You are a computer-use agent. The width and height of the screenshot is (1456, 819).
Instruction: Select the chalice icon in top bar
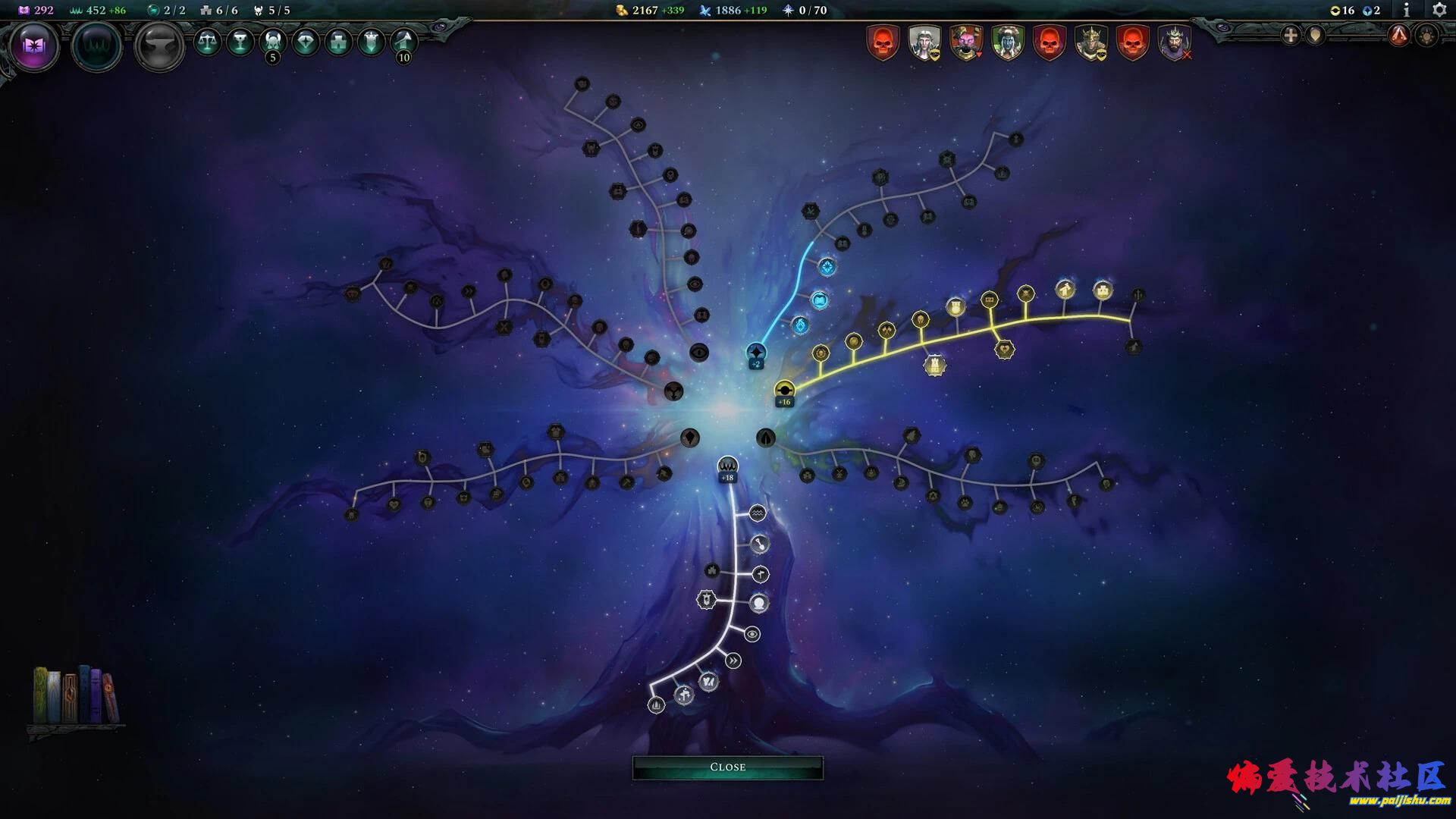tap(240, 42)
